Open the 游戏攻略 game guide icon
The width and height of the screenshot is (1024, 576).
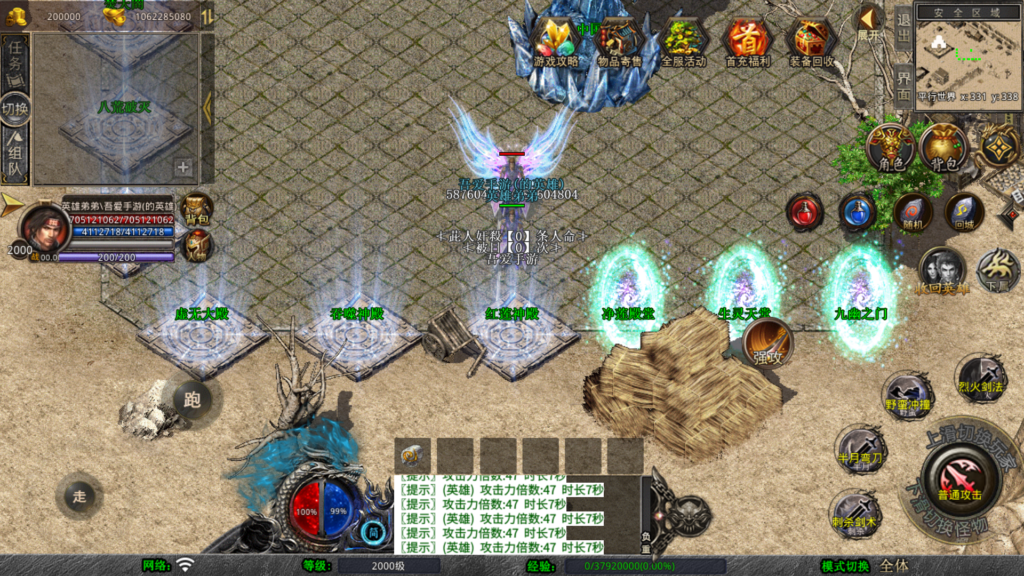point(555,43)
